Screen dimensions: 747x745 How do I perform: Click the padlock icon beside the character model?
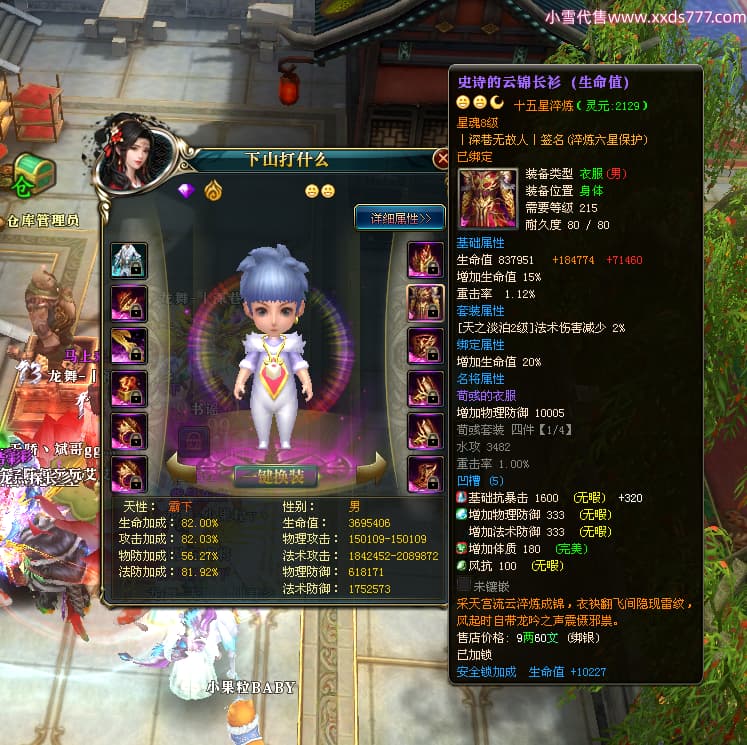[x=193, y=440]
